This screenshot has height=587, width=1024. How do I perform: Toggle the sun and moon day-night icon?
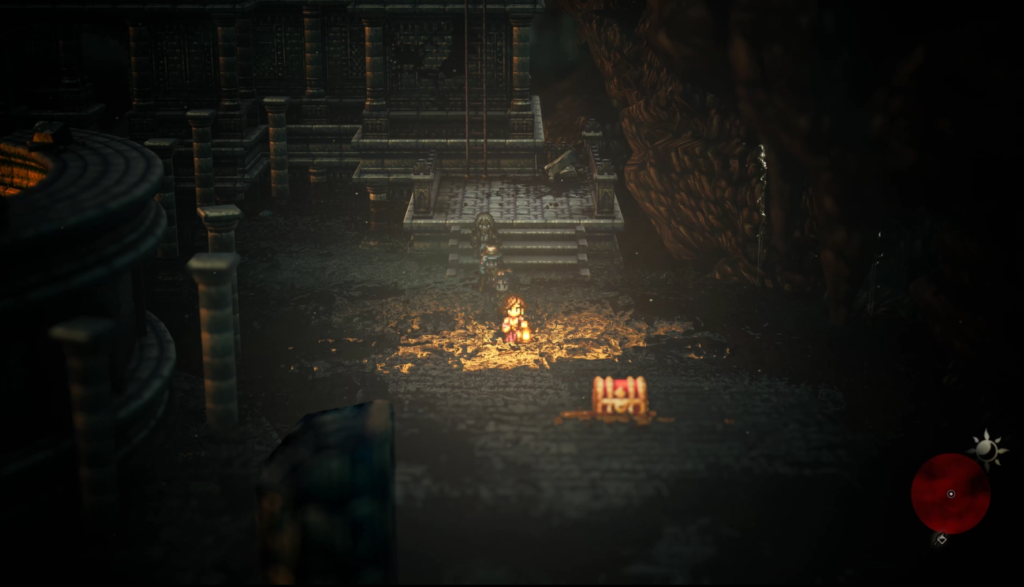(x=987, y=449)
